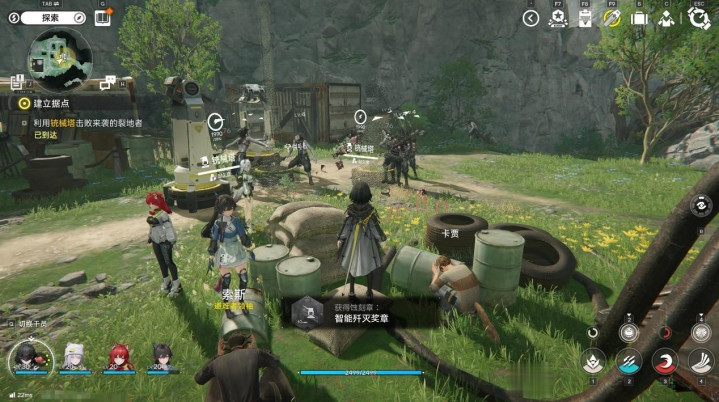Open the operator character menu icon
Image resolution: width=719 pixels, height=402 pixels.
point(665,18)
